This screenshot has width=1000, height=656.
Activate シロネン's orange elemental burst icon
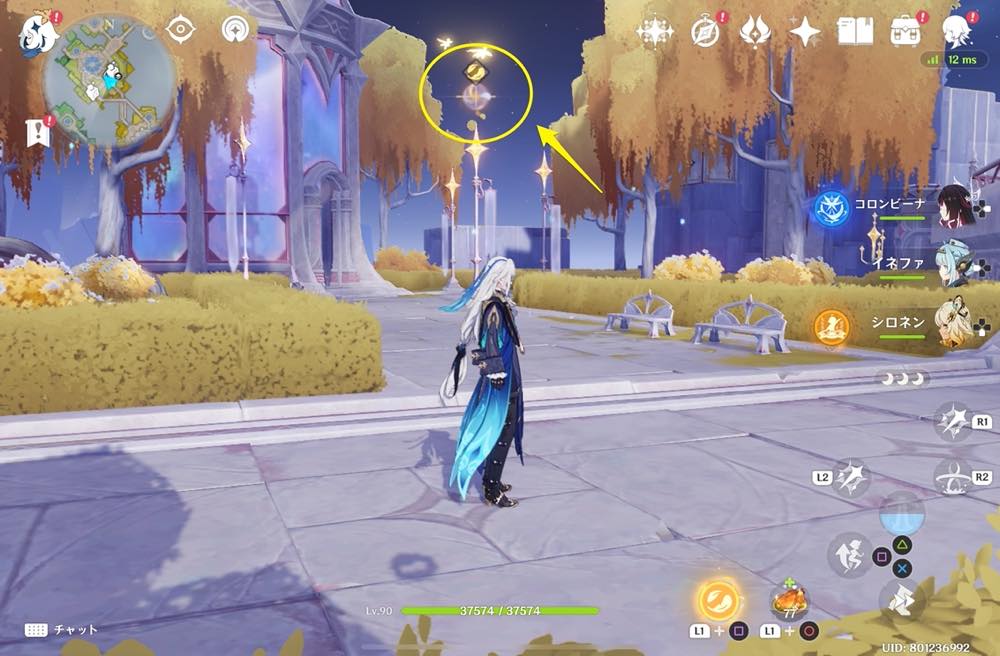(x=831, y=325)
